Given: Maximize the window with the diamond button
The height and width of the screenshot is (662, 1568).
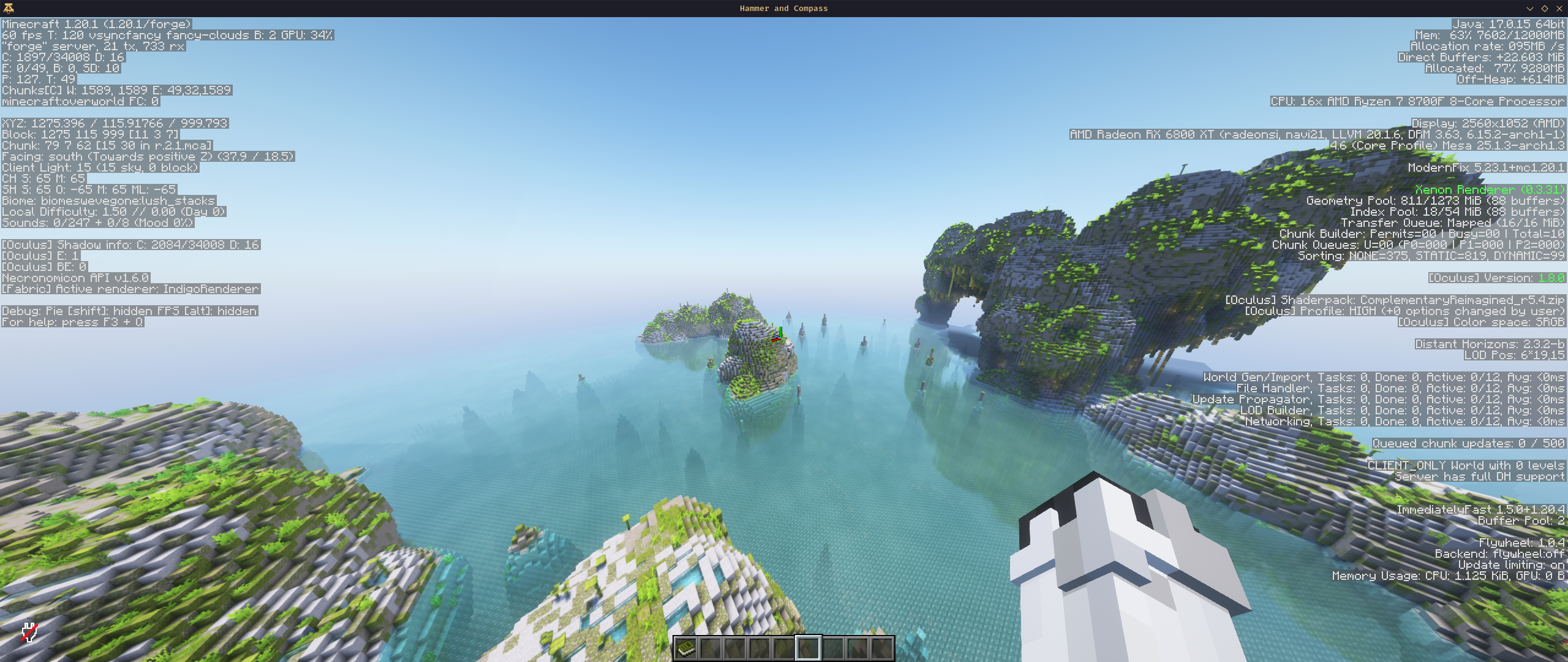Looking at the screenshot, I should 1545,9.
